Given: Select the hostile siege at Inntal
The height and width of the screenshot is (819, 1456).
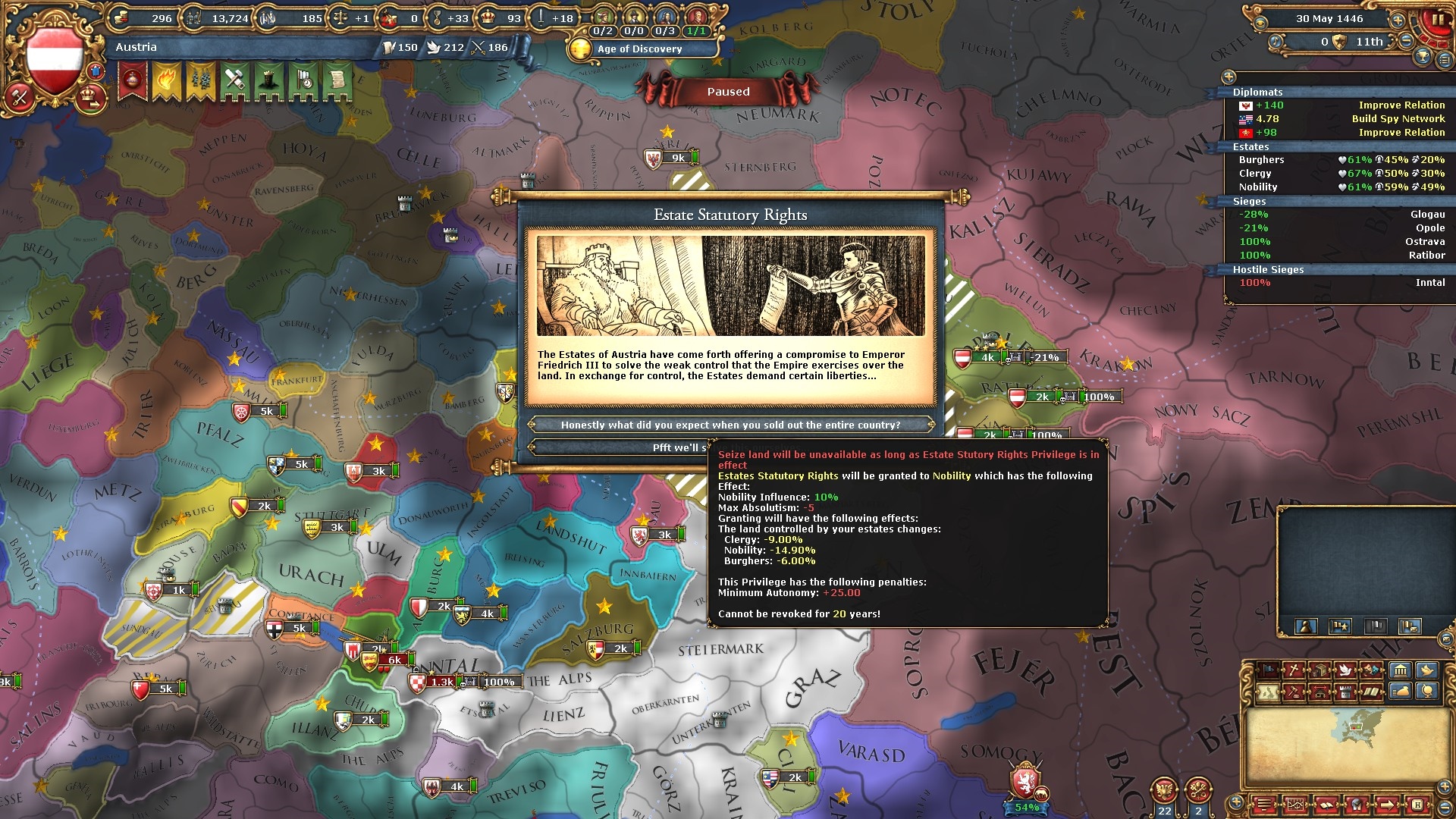Looking at the screenshot, I should pos(1341,283).
